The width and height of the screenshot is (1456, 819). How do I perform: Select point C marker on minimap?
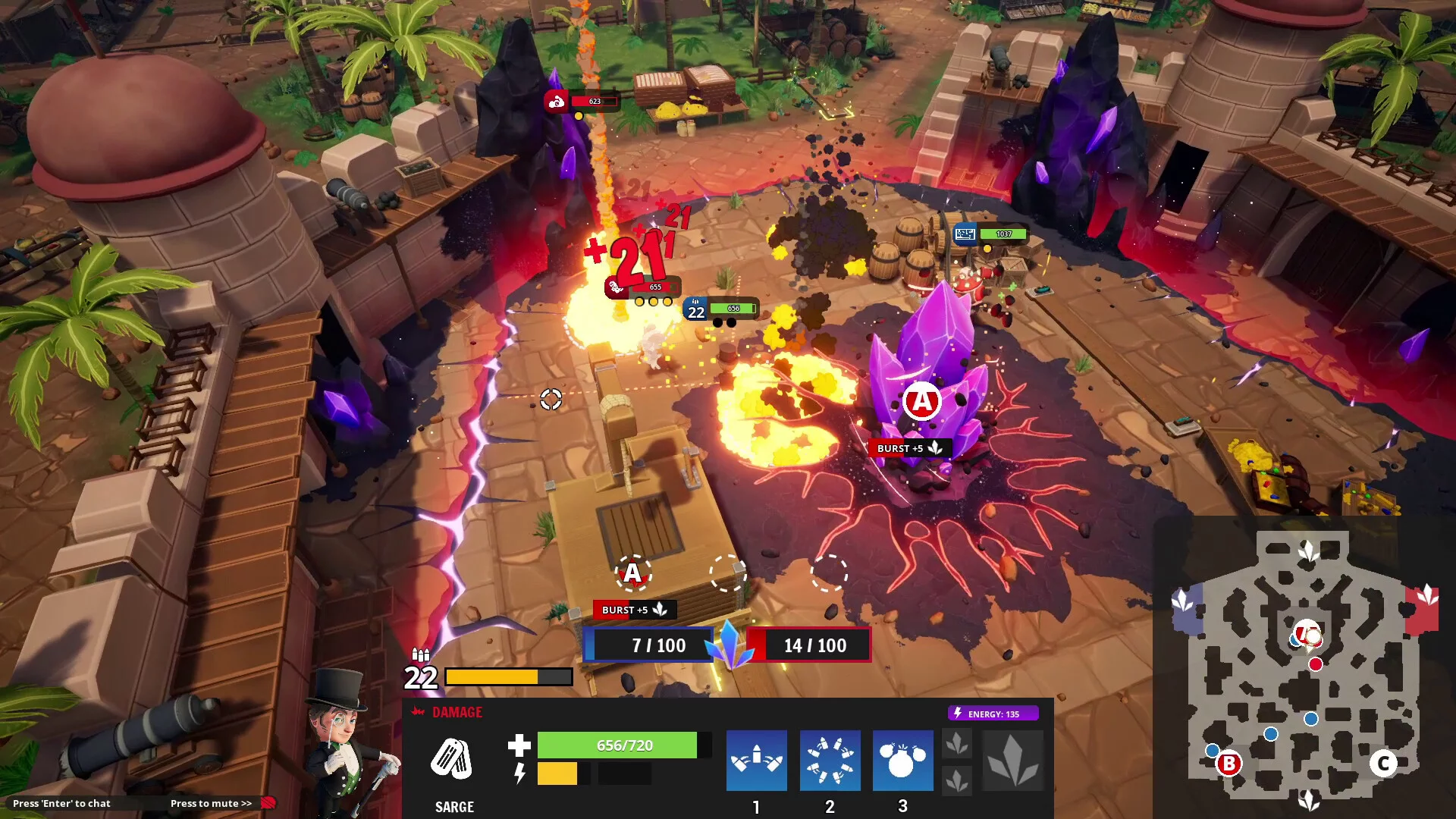click(x=1383, y=763)
